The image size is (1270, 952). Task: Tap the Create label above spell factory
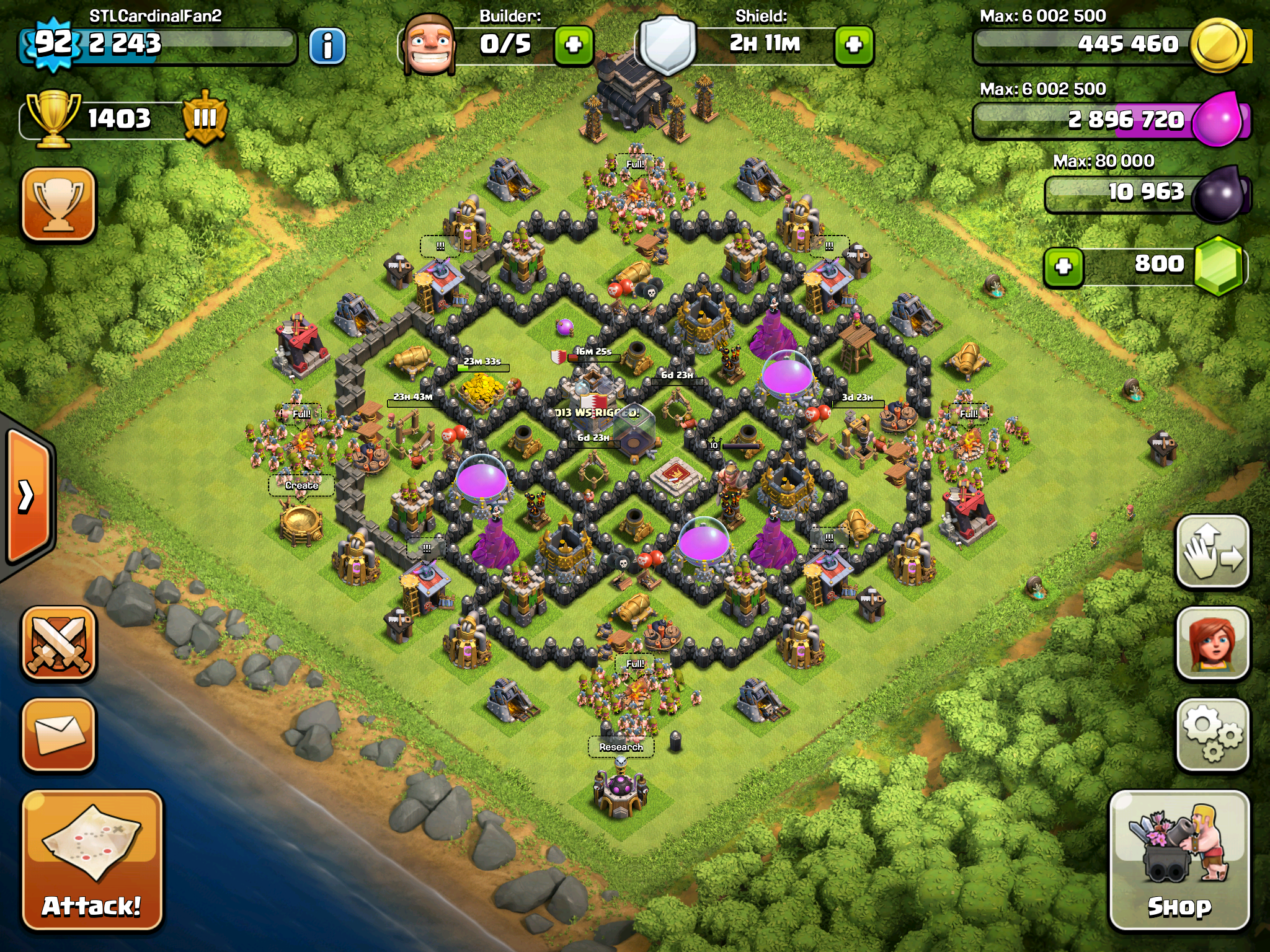[x=301, y=485]
